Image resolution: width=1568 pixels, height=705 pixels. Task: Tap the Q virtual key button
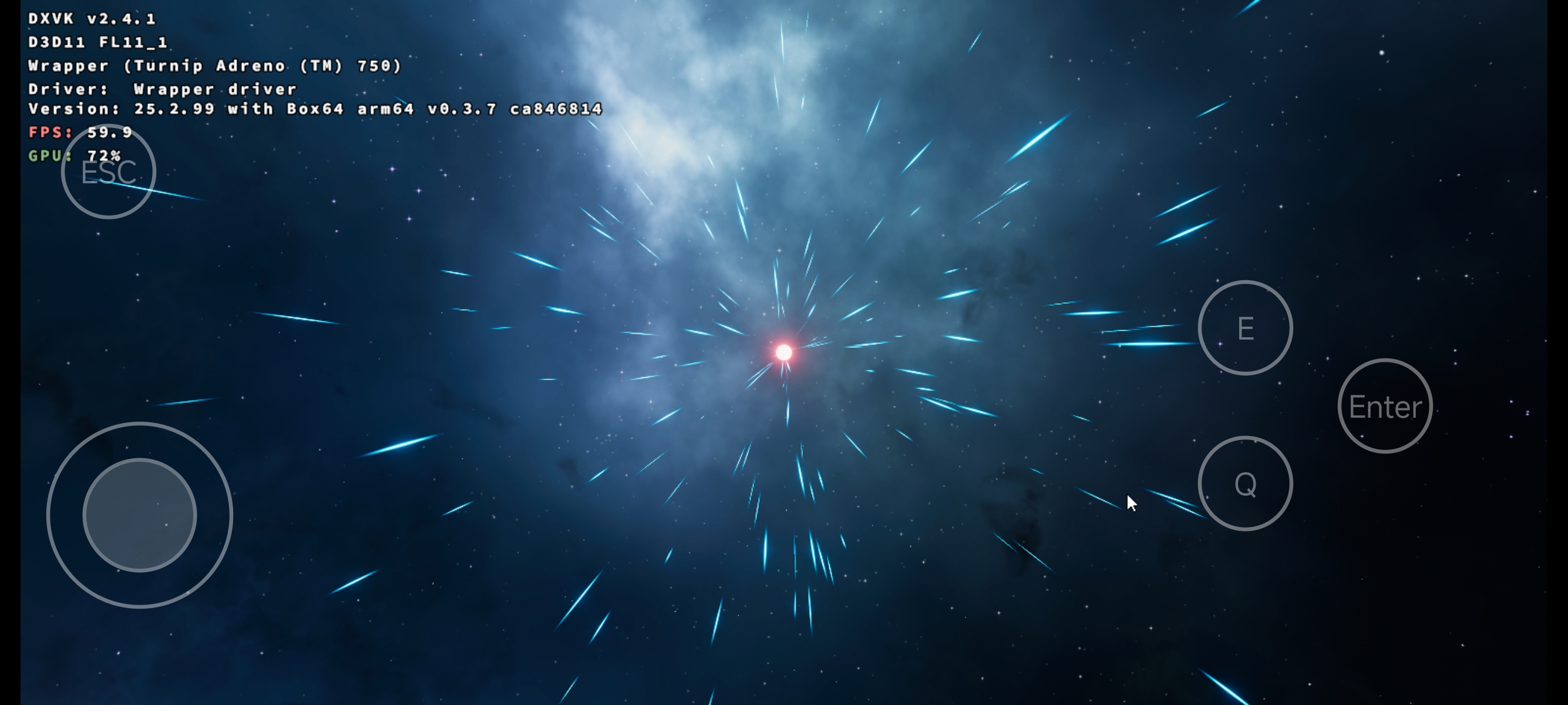point(1245,484)
